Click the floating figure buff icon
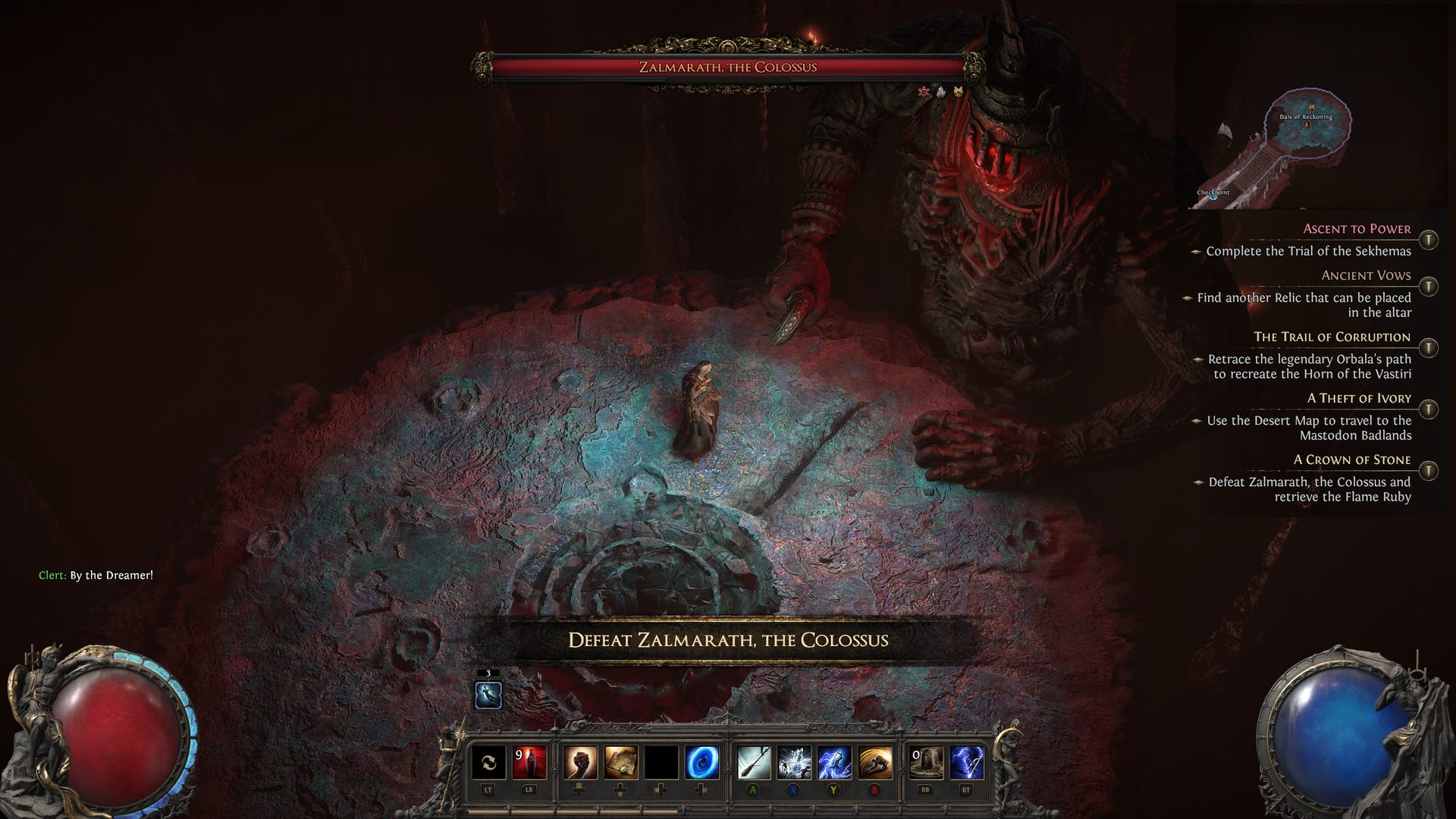This screenshot has height=819, width=1456. point(488,695)
